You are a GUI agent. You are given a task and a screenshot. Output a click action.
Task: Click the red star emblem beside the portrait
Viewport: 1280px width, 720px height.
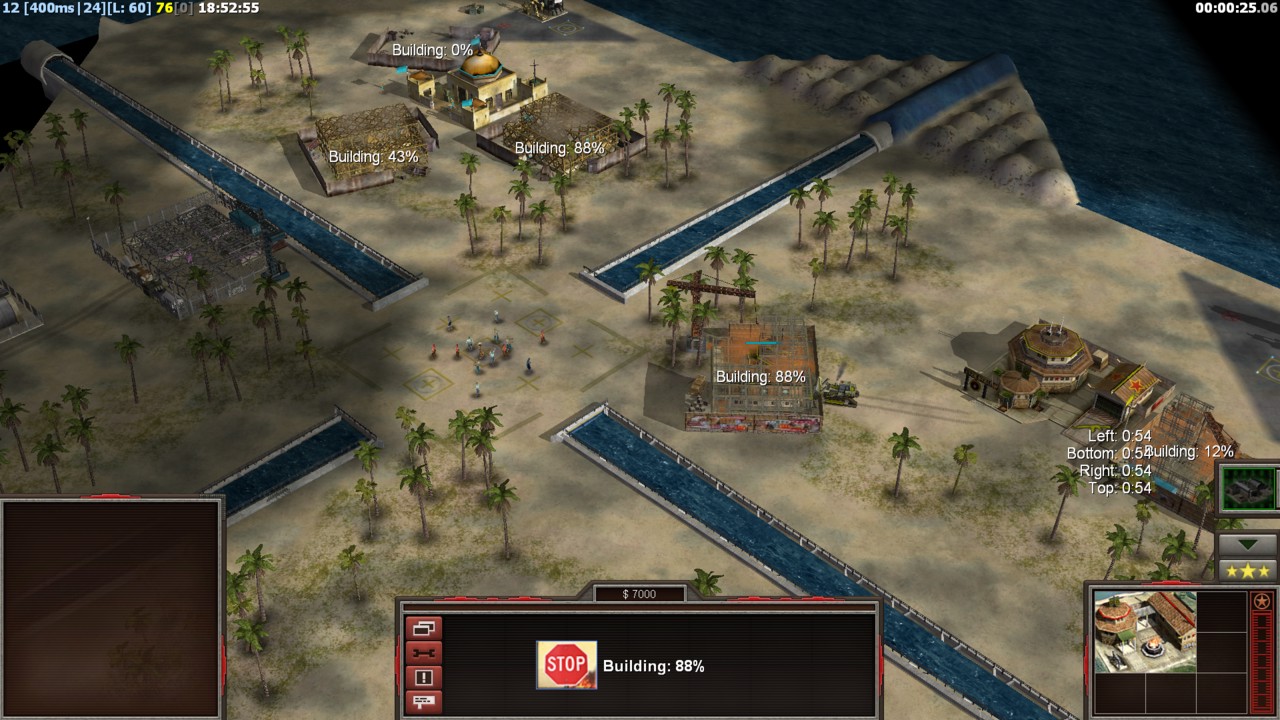pyautogui.click(x=1261, y=602)
